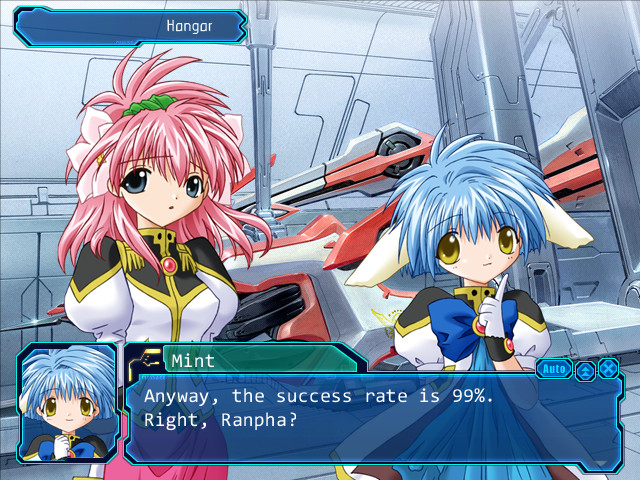Hide the dialogue window with the X button
640x480 pixels.
click(x=608, y=368)
